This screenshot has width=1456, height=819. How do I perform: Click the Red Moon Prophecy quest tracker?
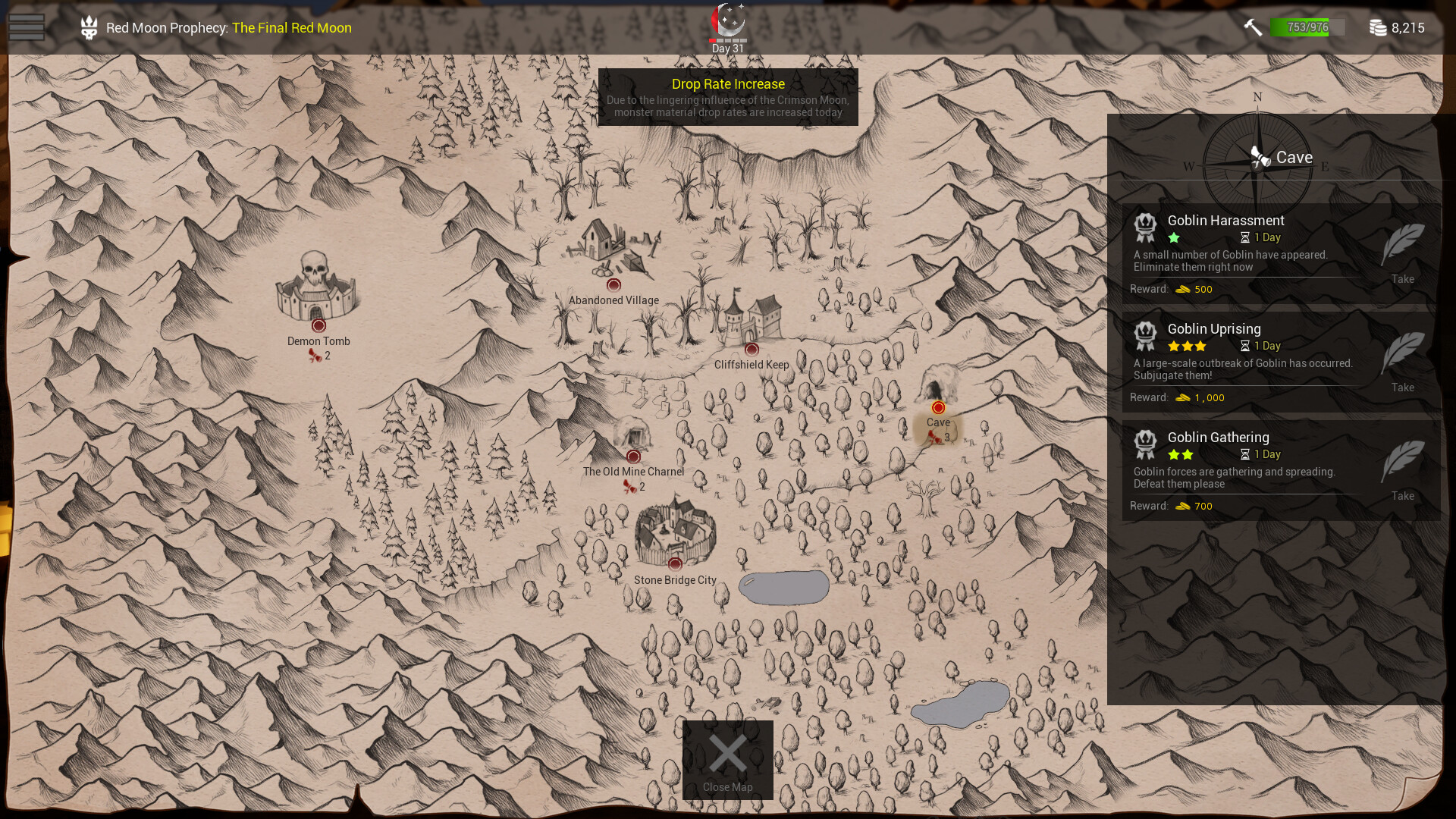[227, 28]
